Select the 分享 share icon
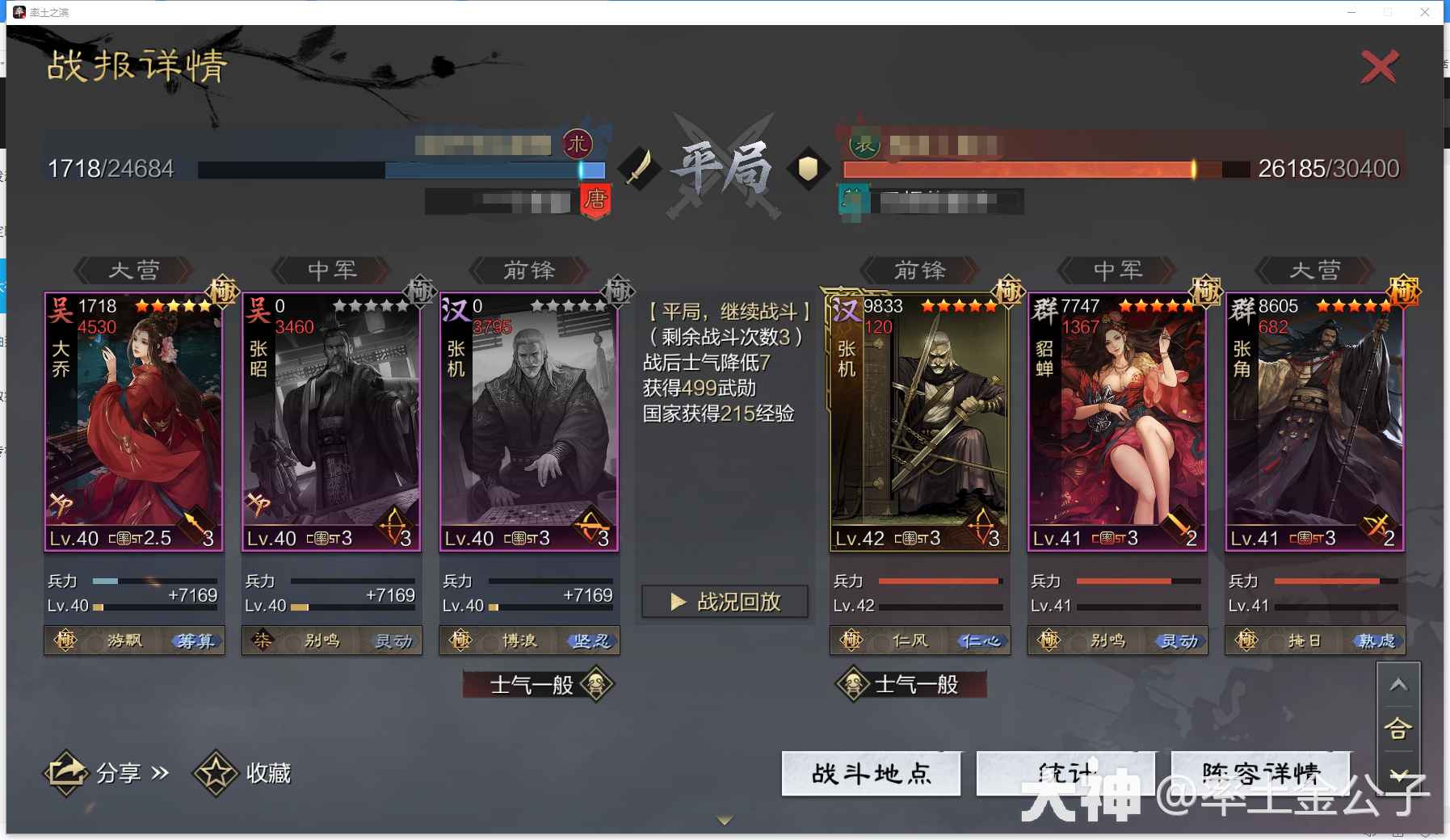 pos(67,773)
